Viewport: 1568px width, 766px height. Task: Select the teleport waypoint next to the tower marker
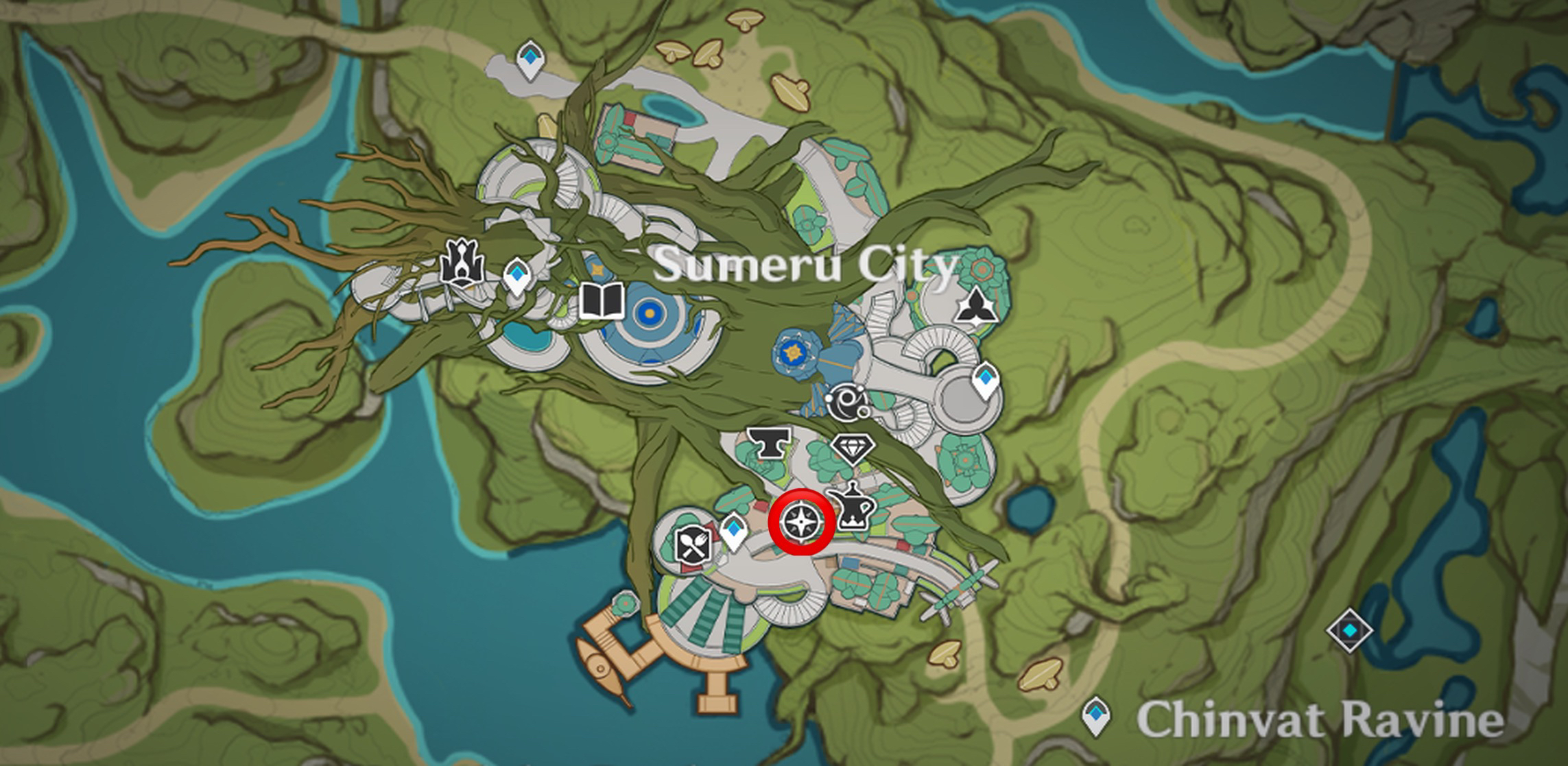516,277
